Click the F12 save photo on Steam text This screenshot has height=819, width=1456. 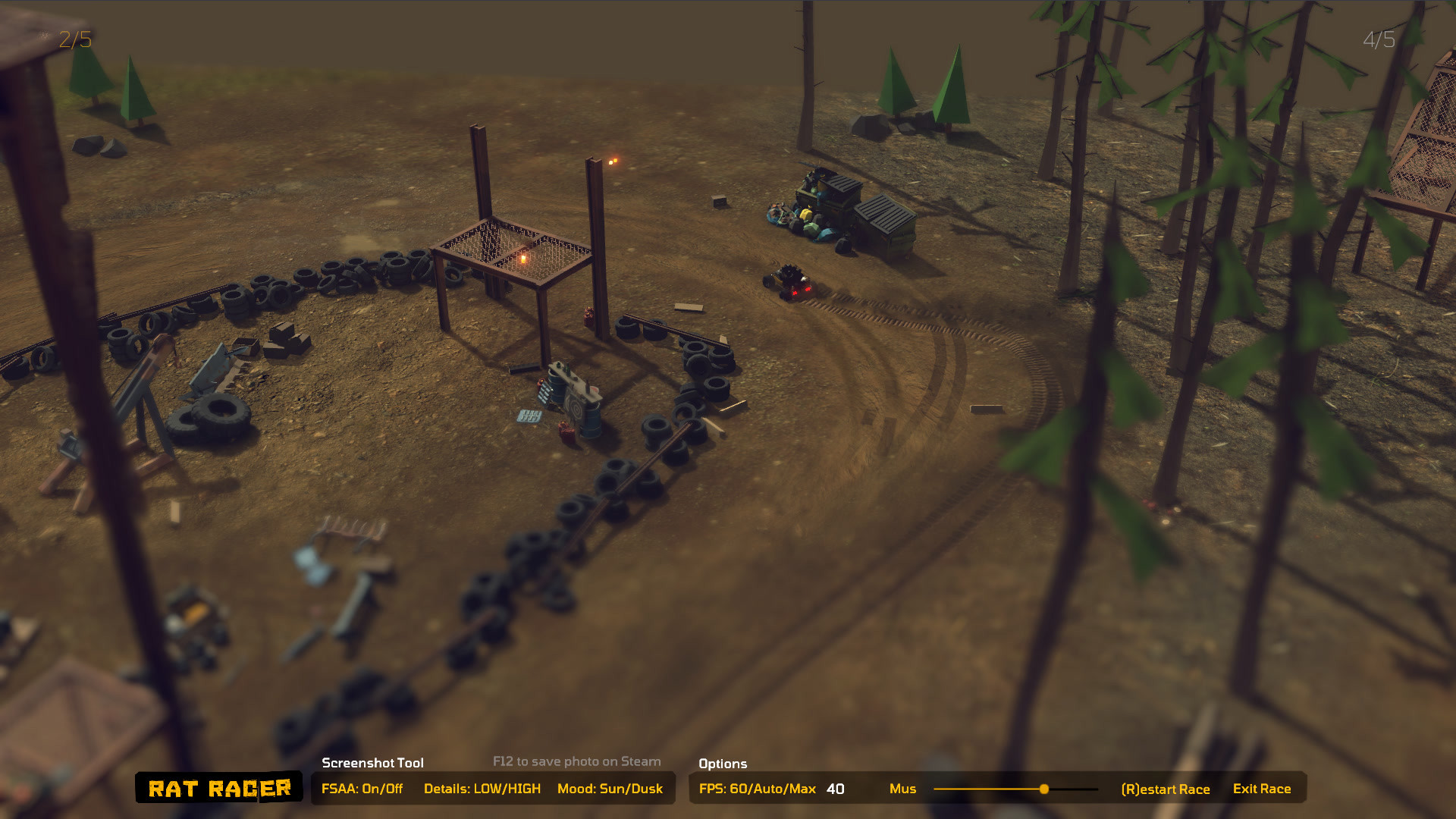click(576, 761)
